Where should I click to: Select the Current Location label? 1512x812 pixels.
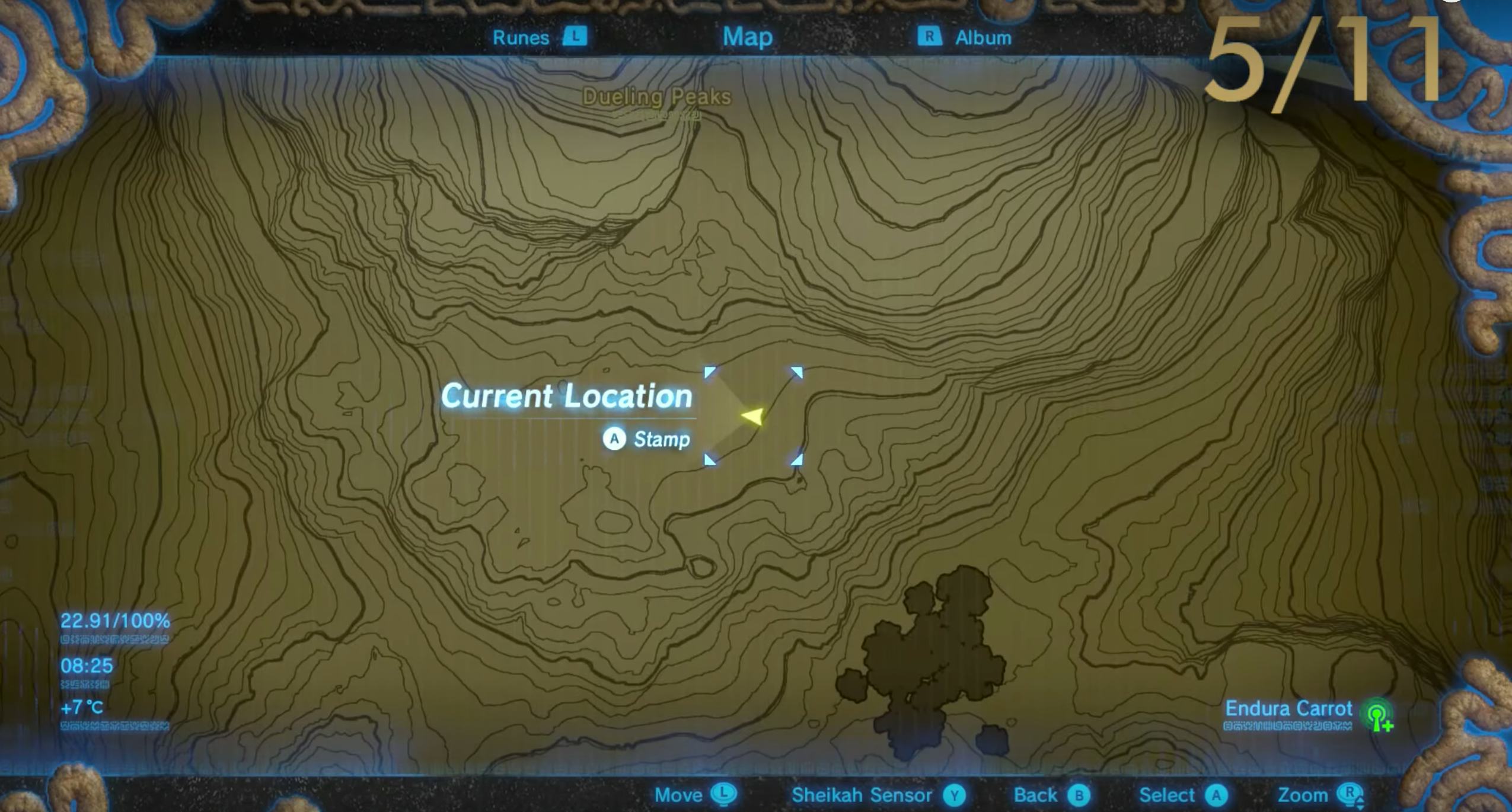click(567, 396)
